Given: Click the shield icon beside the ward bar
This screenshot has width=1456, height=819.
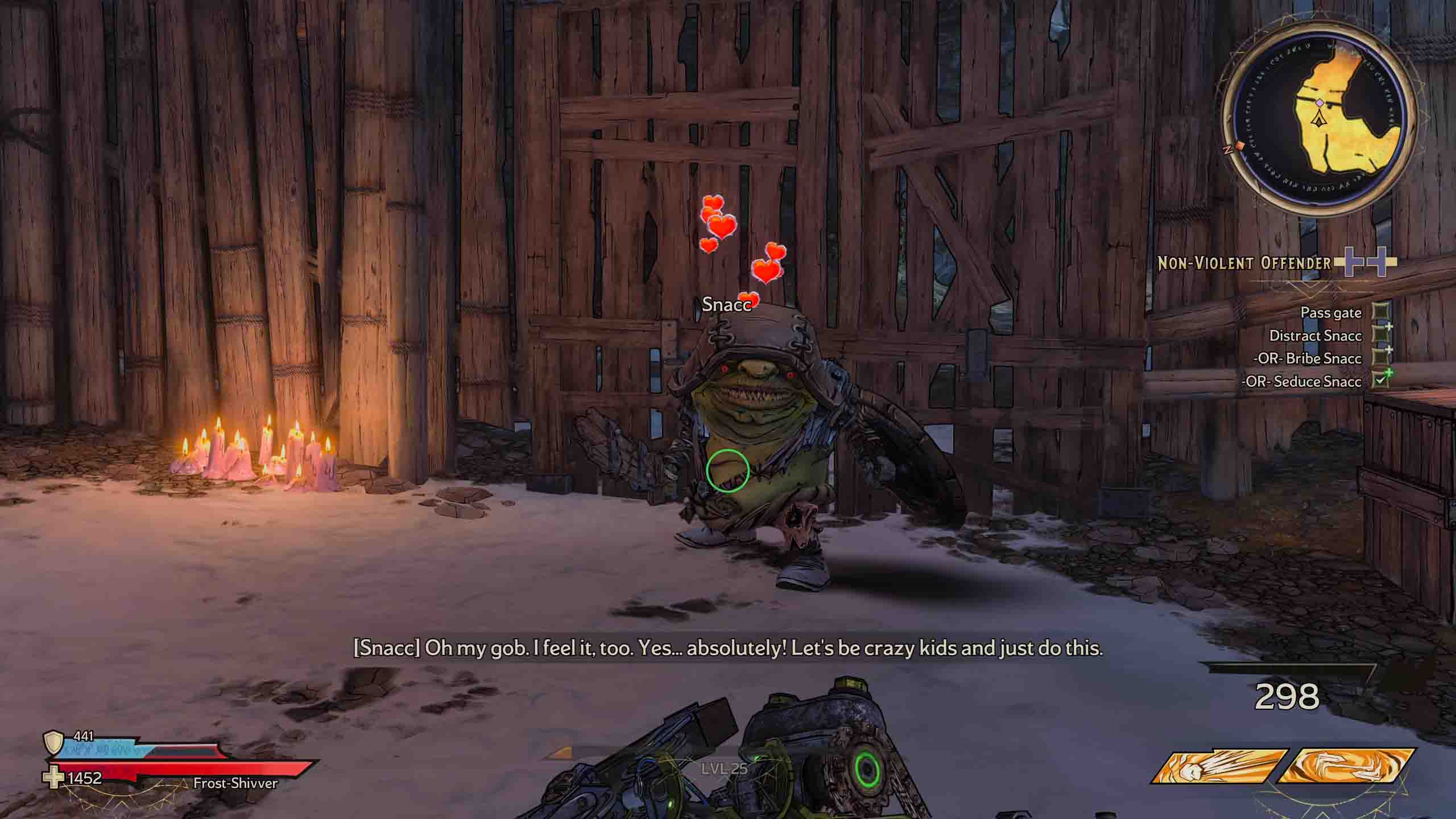Looking at the screenshot, I should tap(53, 742).
